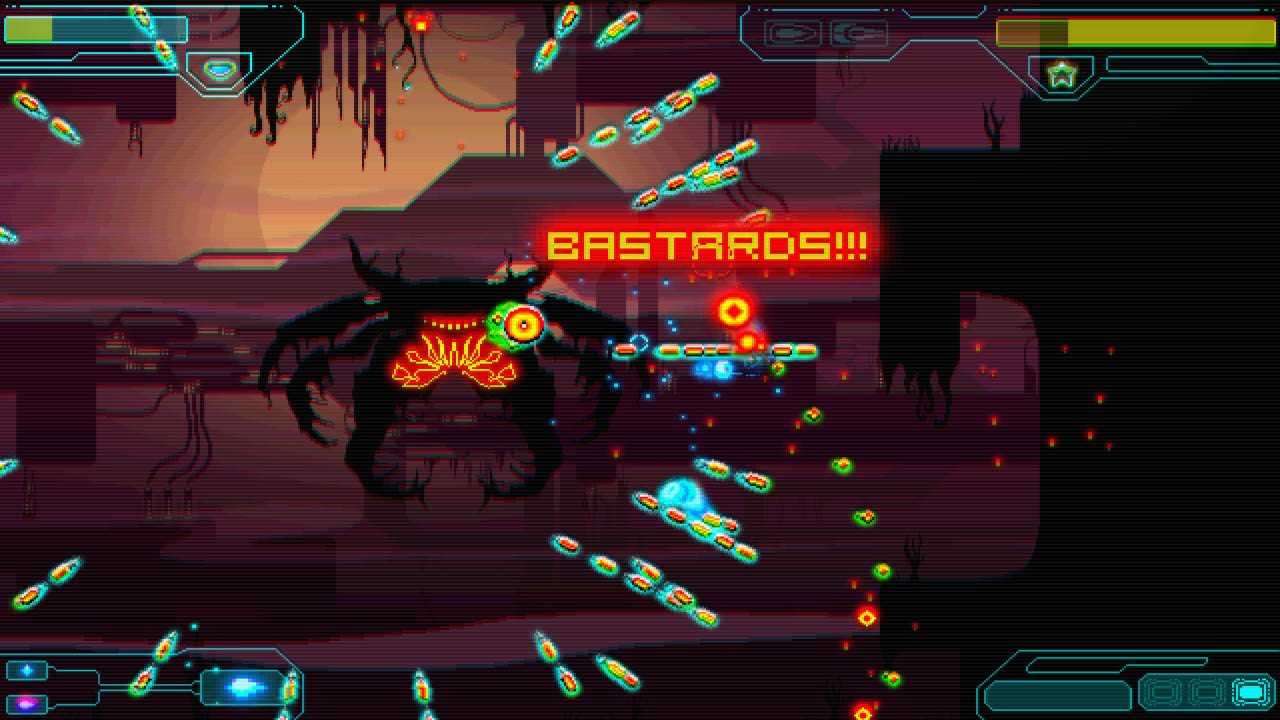Select the magenta orb weapon slot

tap(27, 702)
